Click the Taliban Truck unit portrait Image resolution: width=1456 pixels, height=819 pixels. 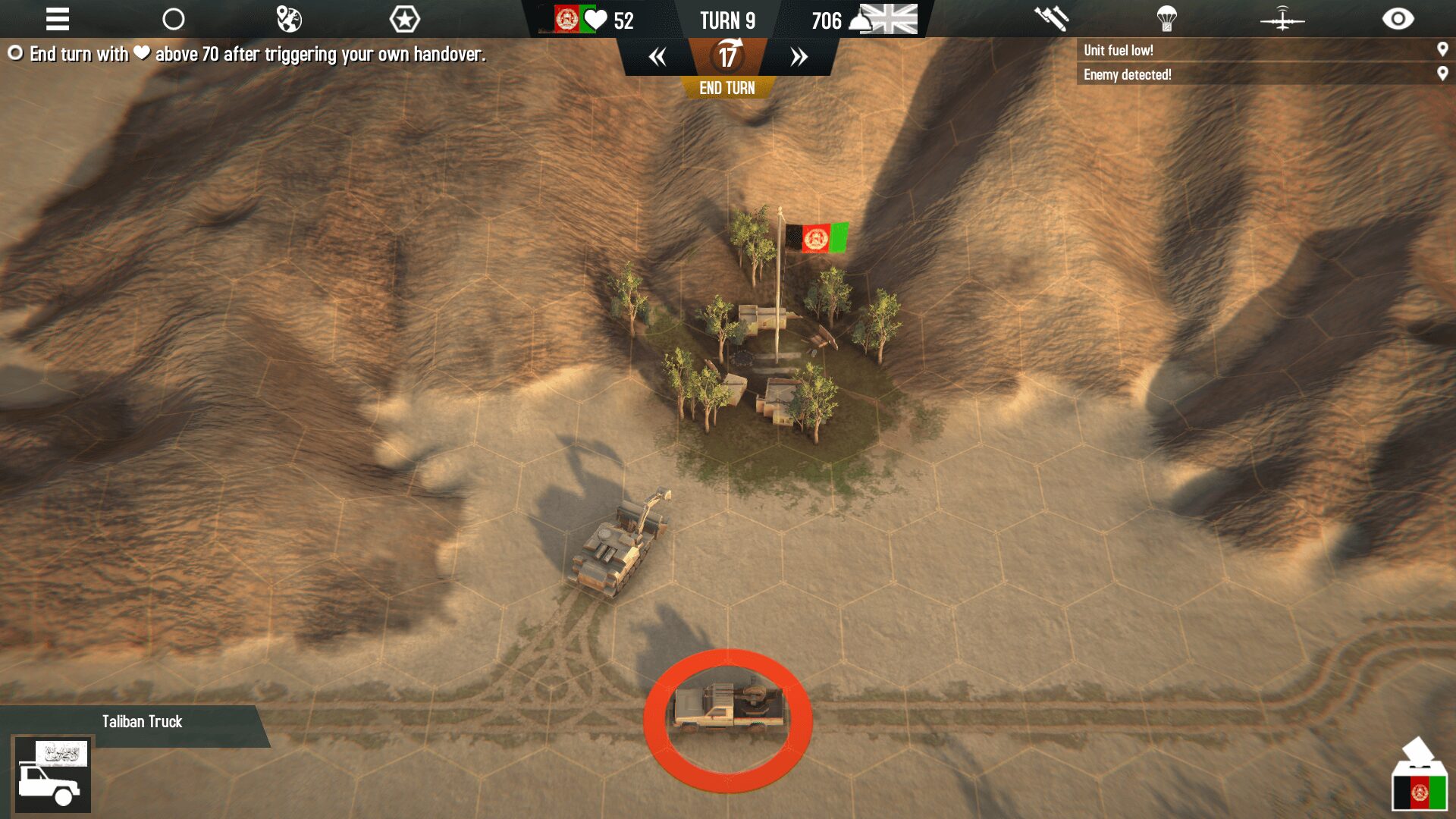click(52, 775)
